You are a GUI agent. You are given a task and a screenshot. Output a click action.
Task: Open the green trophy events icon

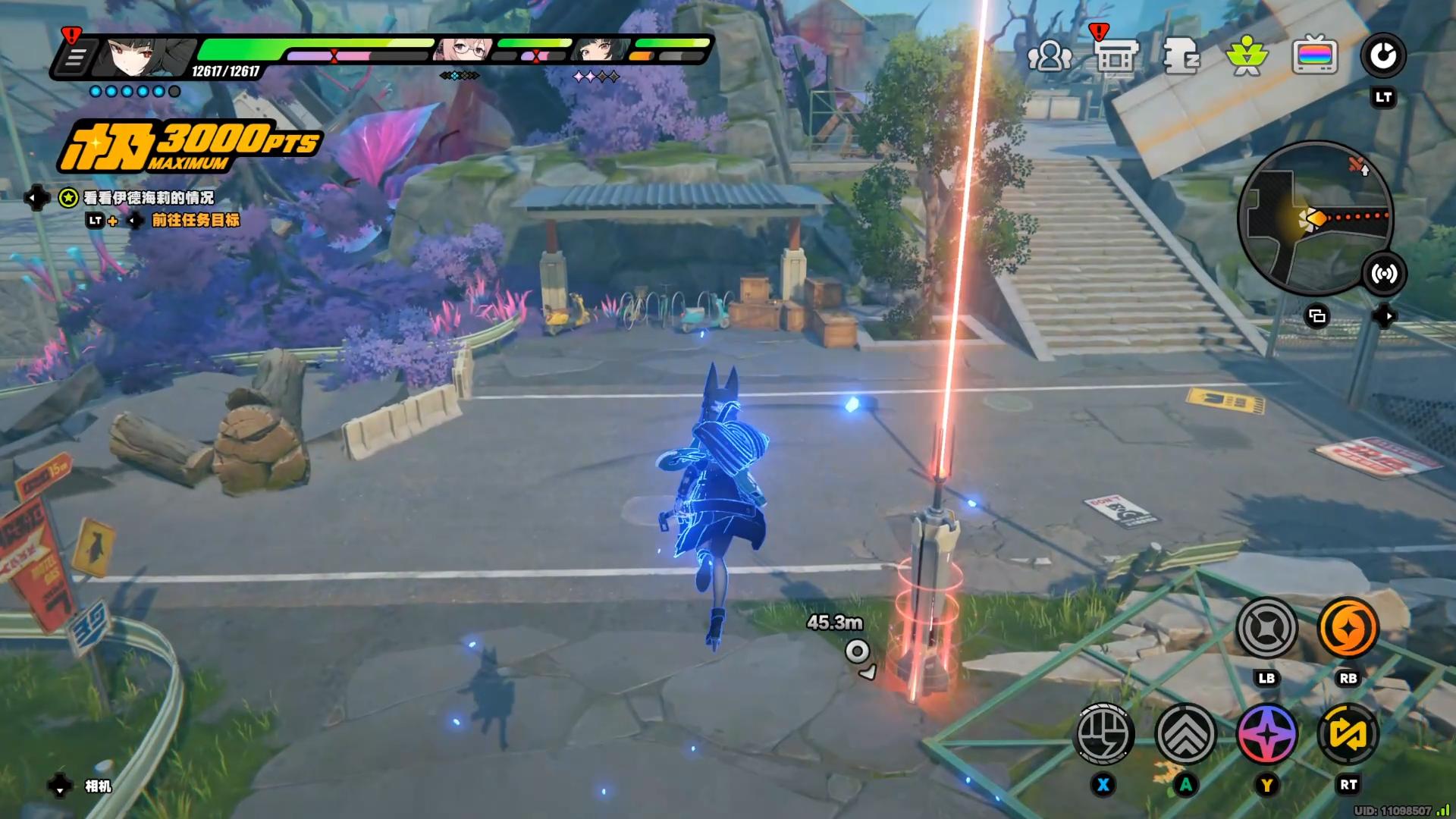pos(1247,57)
